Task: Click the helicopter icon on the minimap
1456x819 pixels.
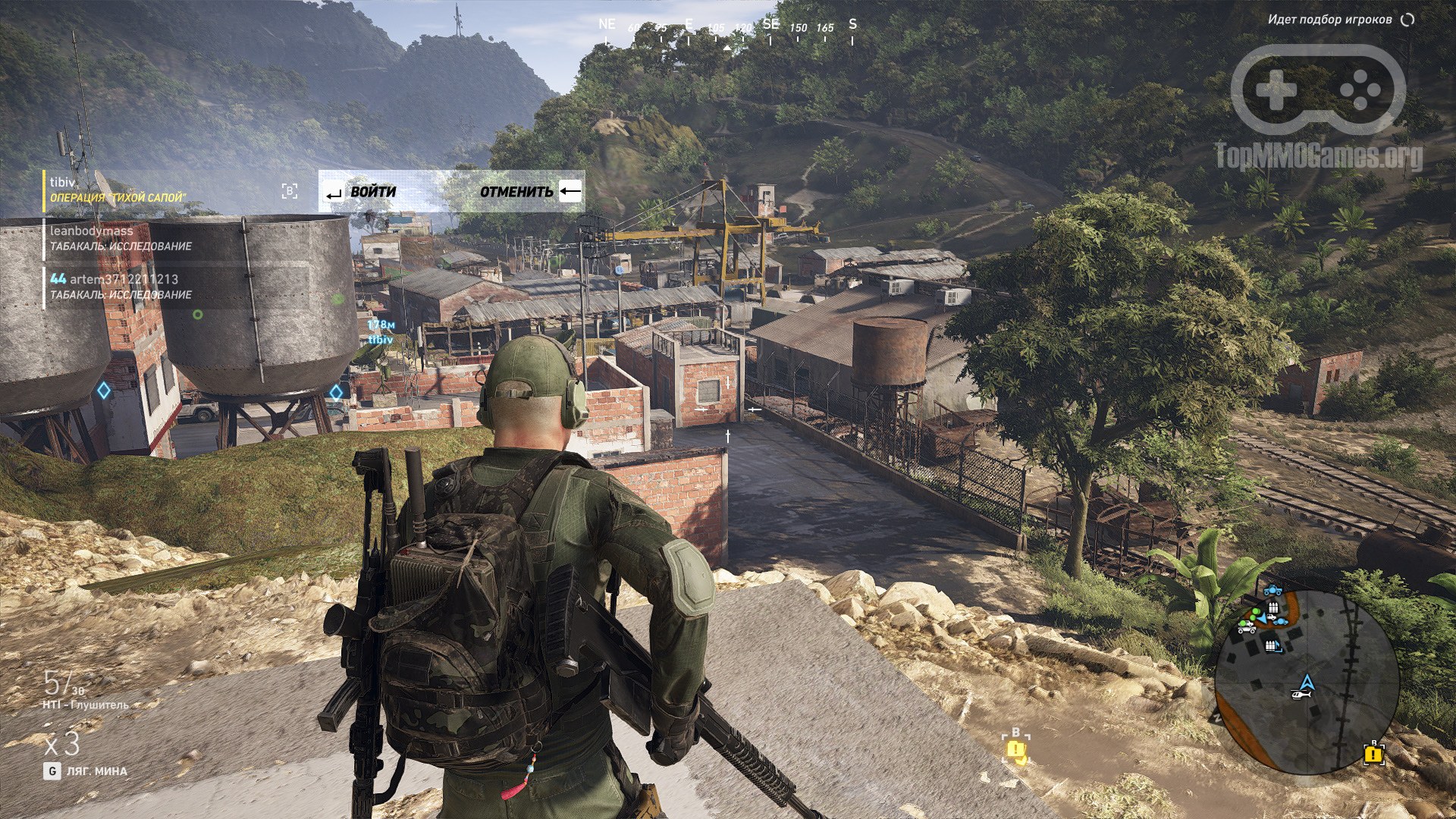Action: click(x=1301, y=694)
